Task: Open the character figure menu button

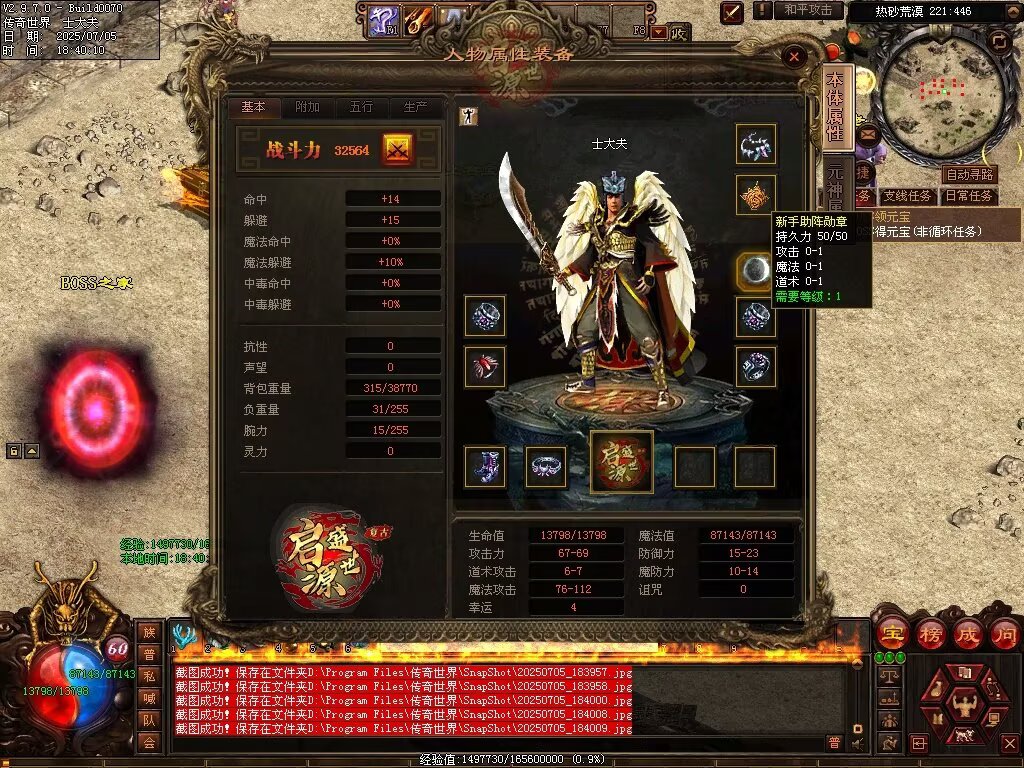Action: (x=468, y=116)
